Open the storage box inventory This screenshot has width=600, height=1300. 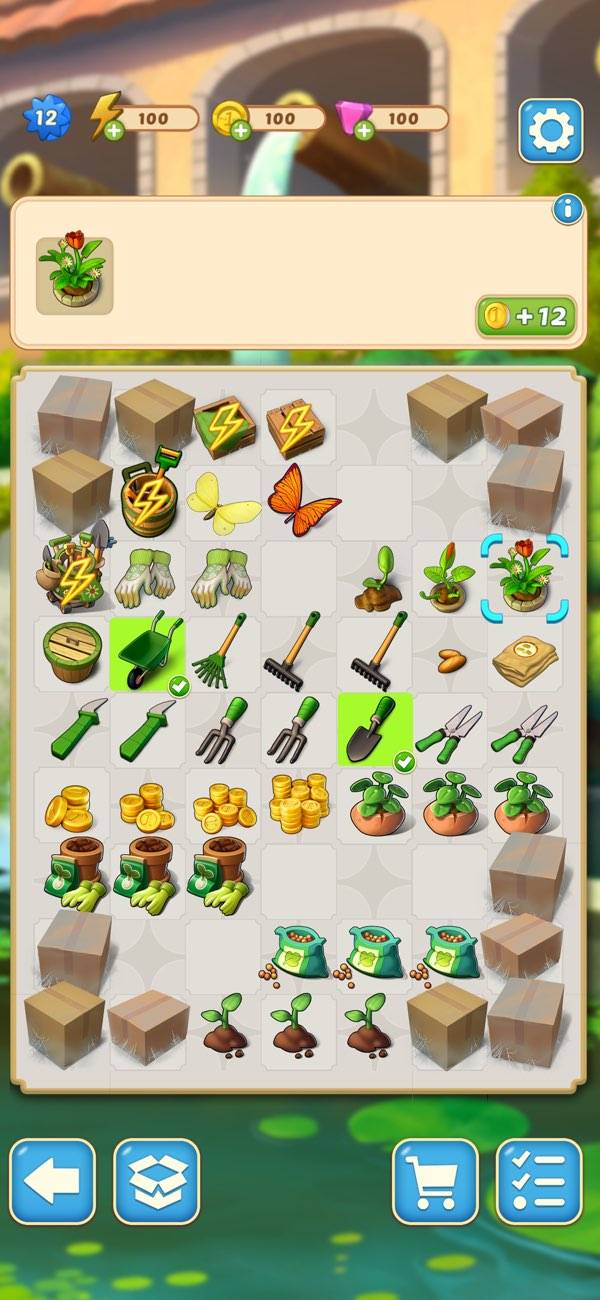(157, 1181)
